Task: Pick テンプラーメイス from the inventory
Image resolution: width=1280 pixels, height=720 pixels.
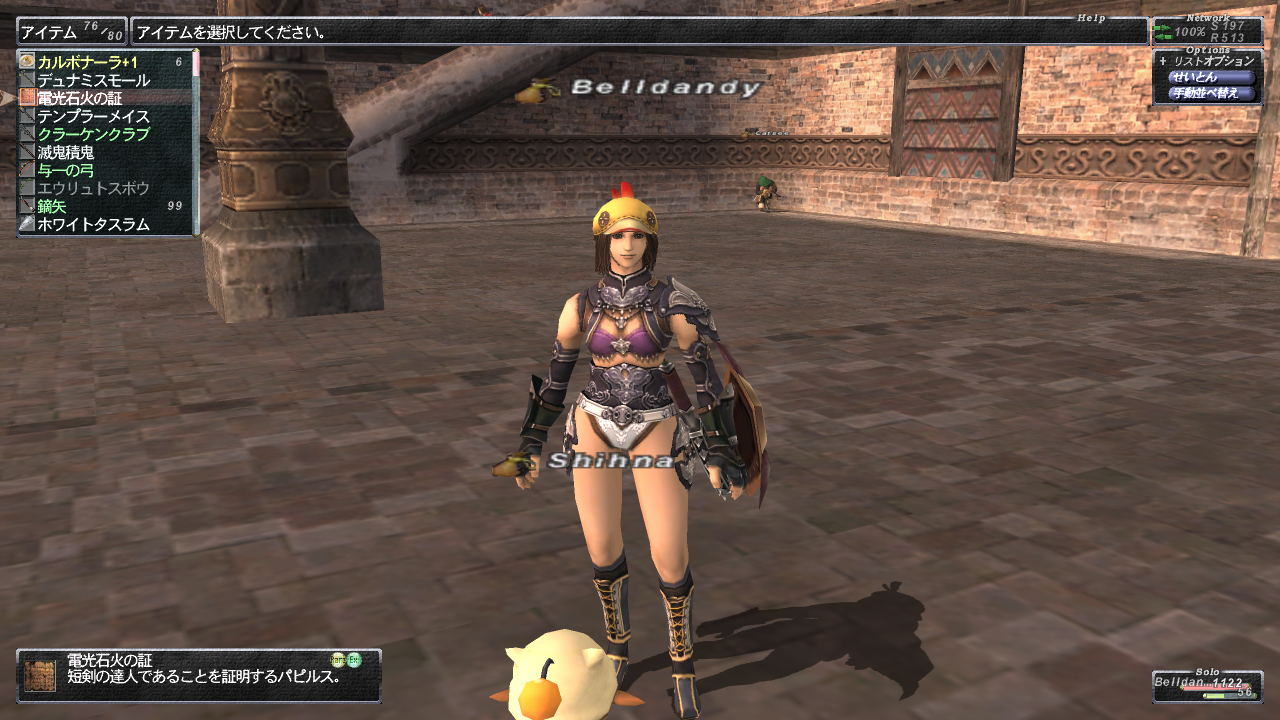Action: (x=93, y=116)
